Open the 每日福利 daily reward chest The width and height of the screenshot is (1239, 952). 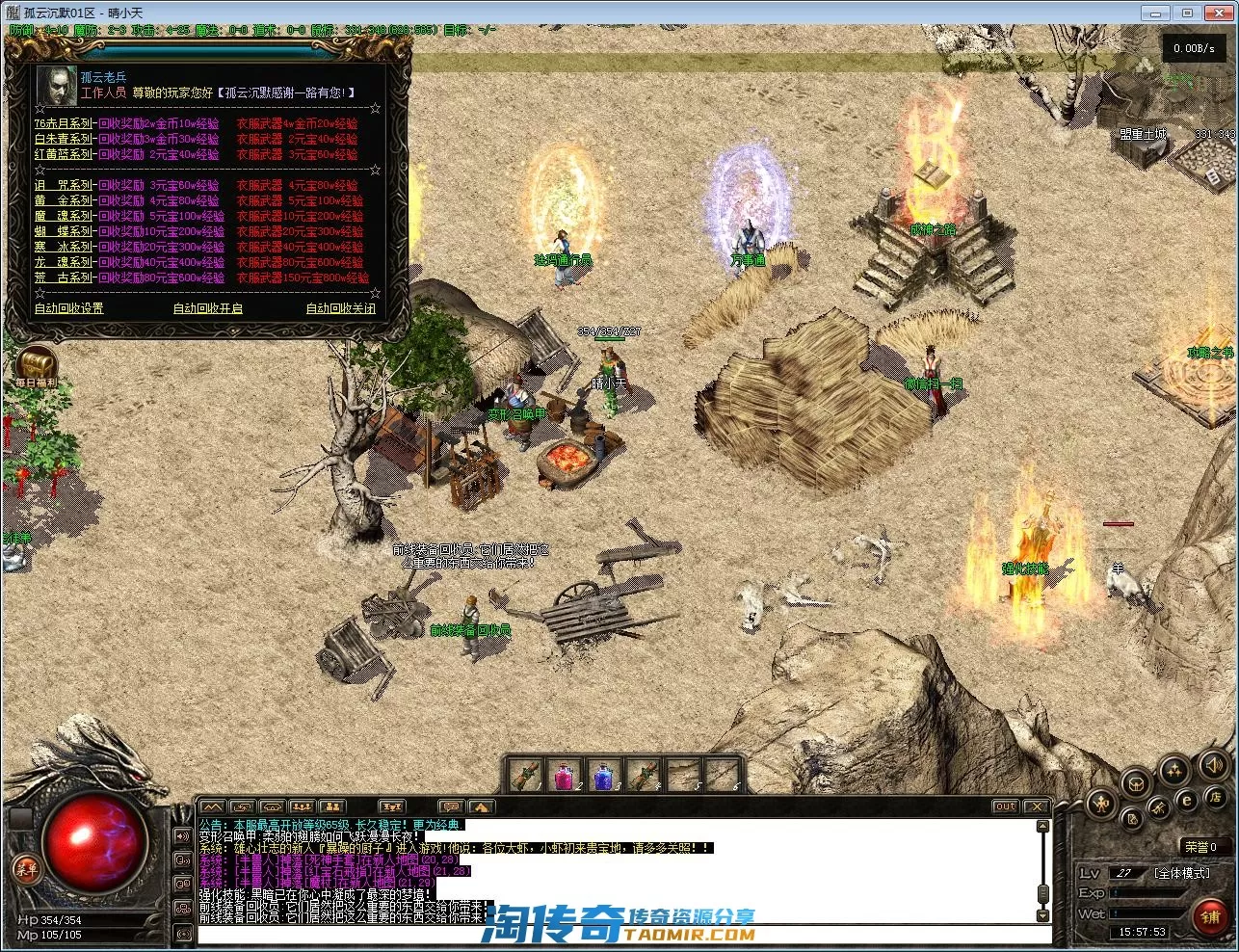pyautogui.click(x=37, y=364)
